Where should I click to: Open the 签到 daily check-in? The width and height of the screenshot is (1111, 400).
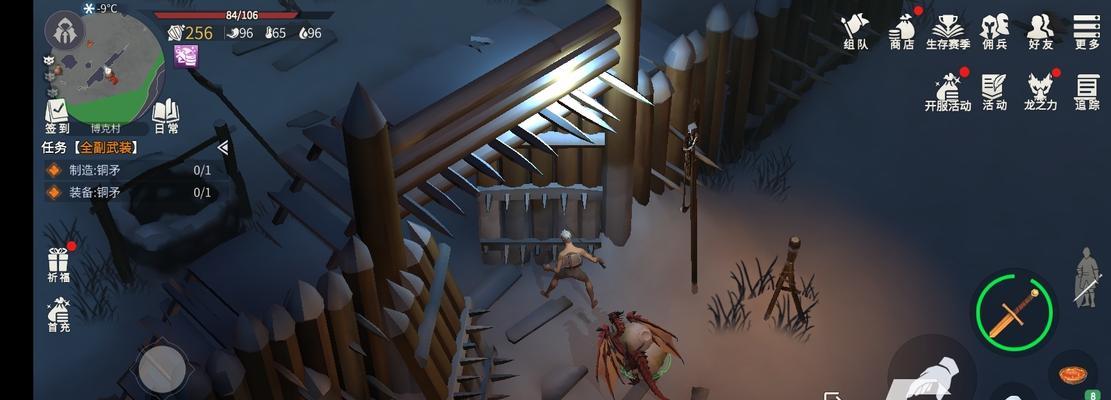click(x=57, y=114)
